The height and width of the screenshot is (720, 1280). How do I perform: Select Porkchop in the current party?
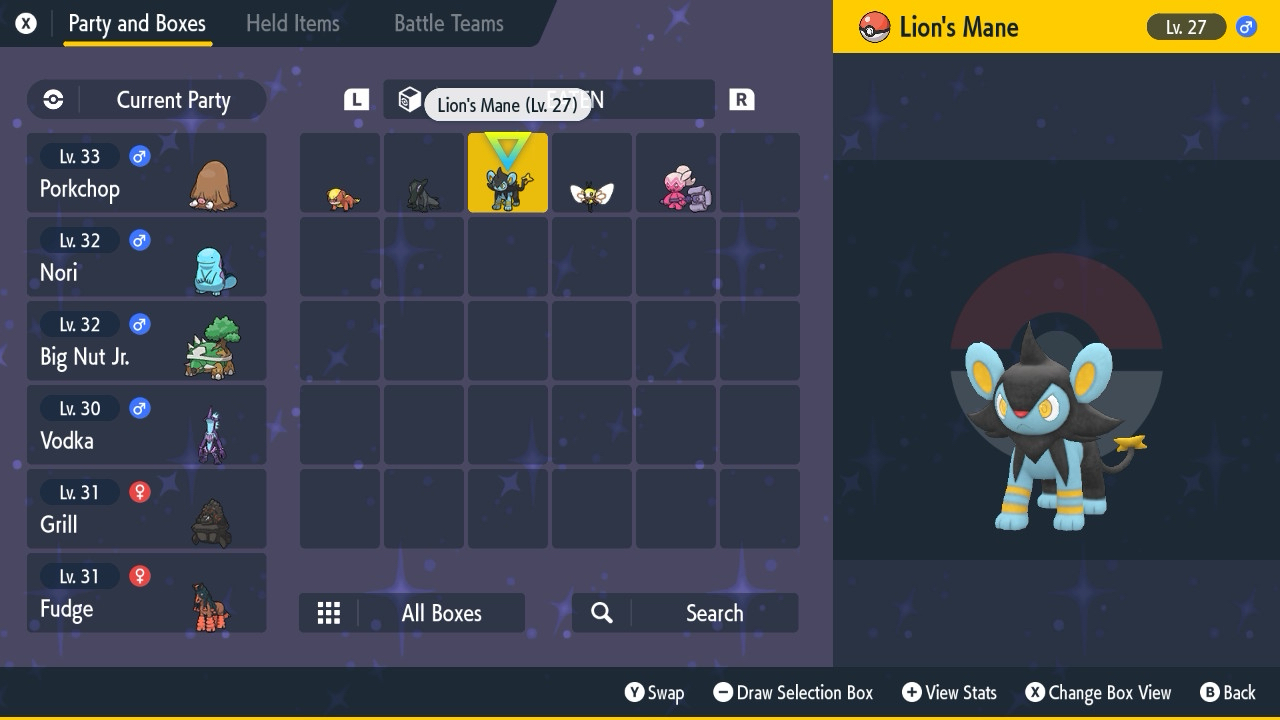pos(146,173)
